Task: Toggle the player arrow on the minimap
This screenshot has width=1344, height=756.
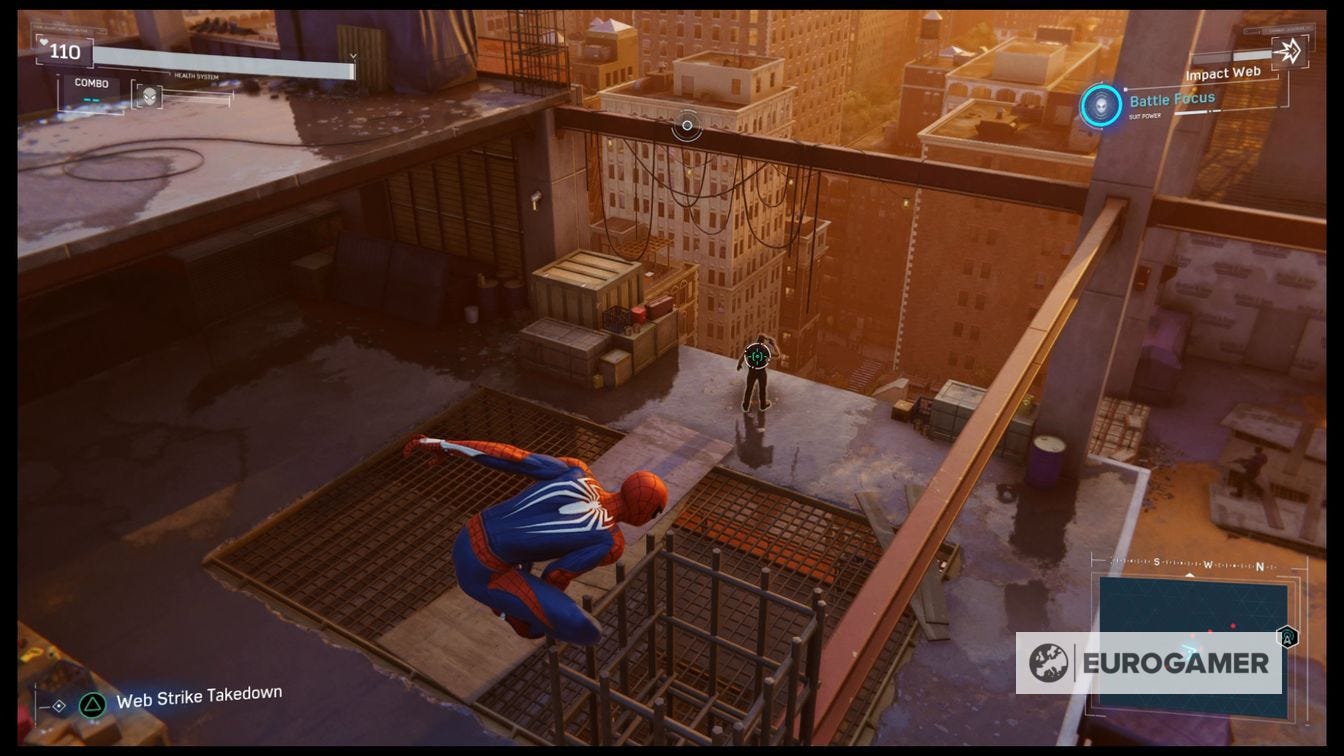Action: [1190, 649]
